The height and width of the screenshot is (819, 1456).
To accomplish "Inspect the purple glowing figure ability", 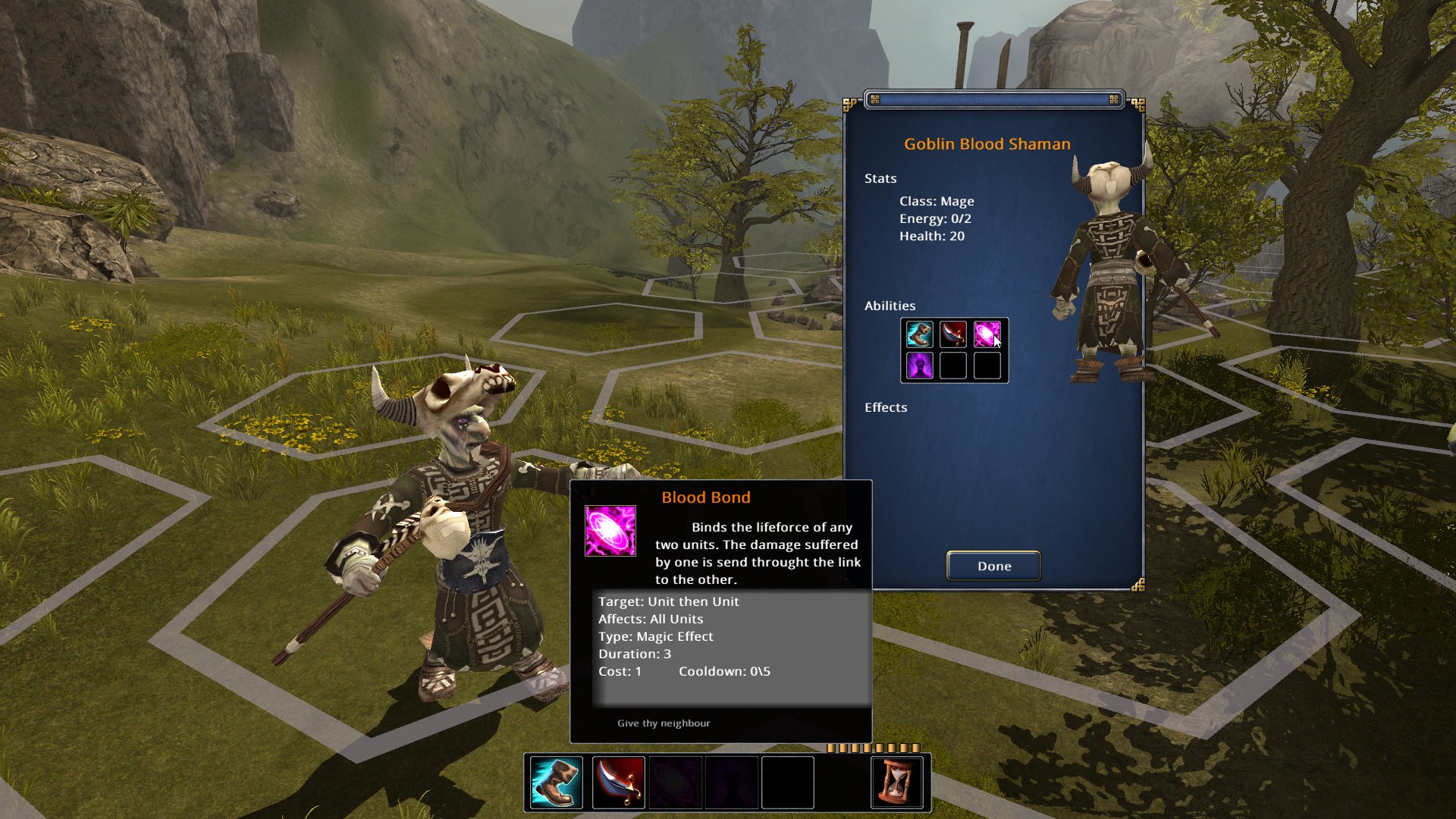I will click(x=920, y=366).
